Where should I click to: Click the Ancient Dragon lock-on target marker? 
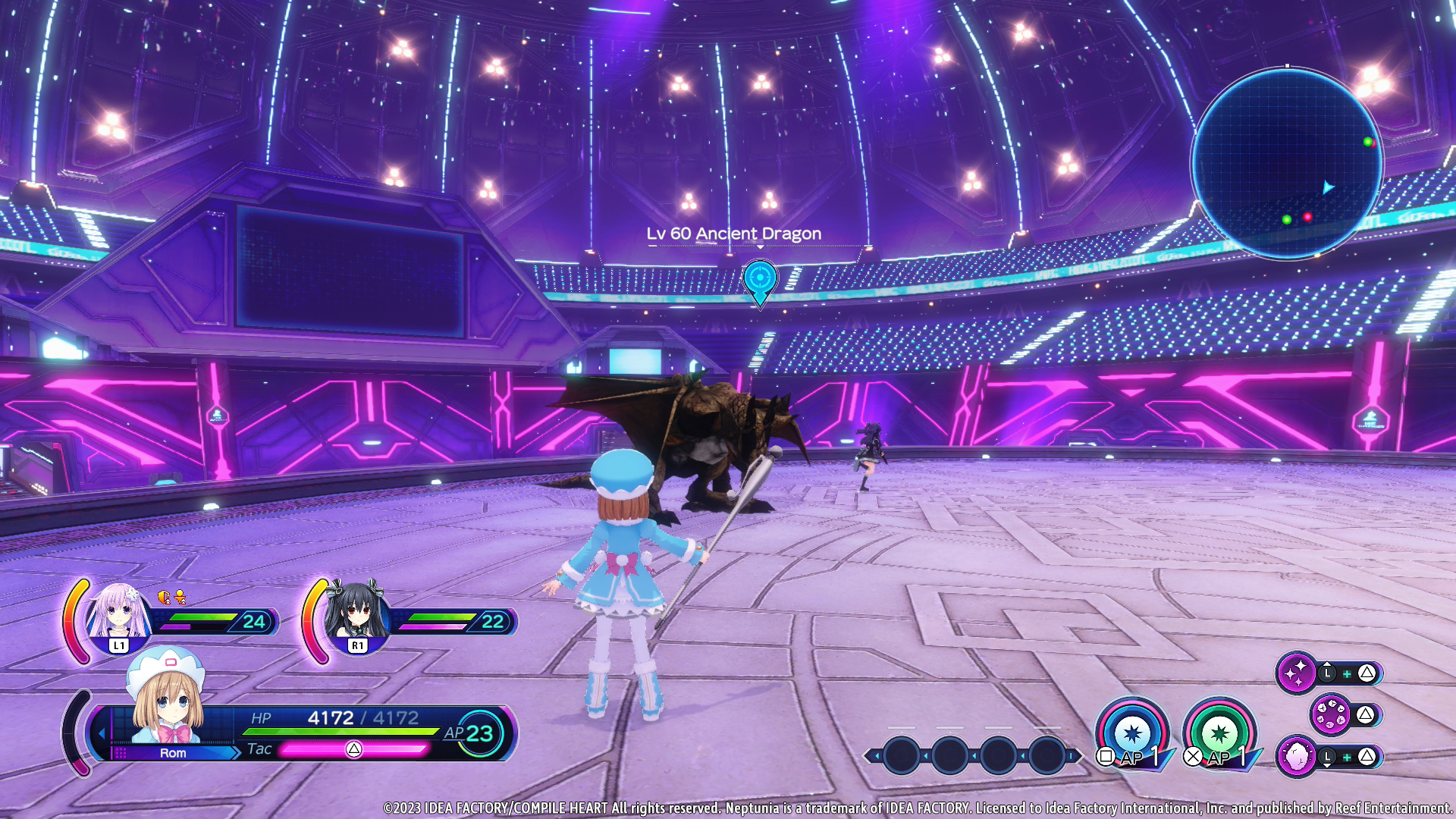point(760,280)
